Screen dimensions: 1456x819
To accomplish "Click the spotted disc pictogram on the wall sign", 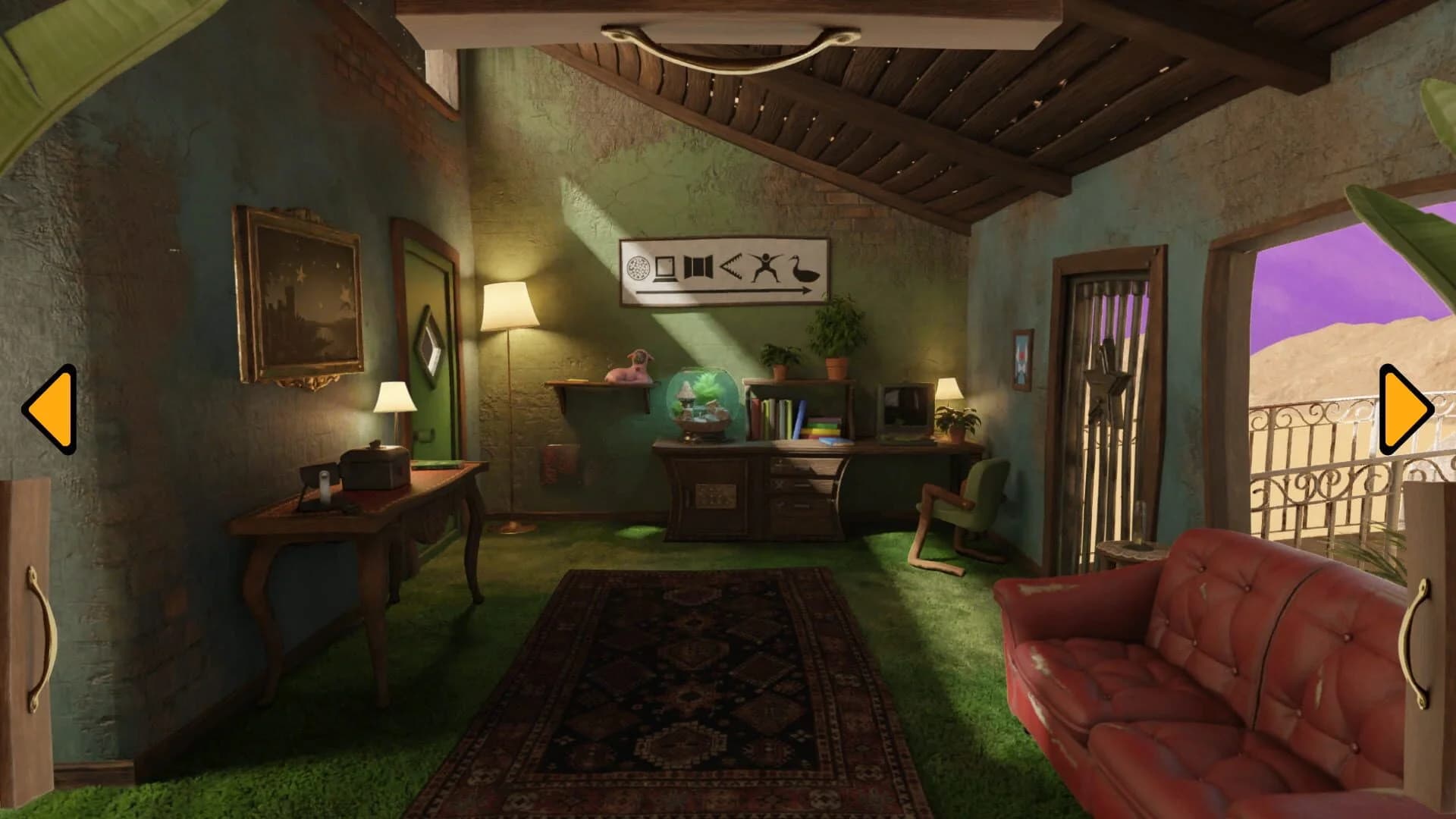I will pyautogui.click(x=639, y=268).
